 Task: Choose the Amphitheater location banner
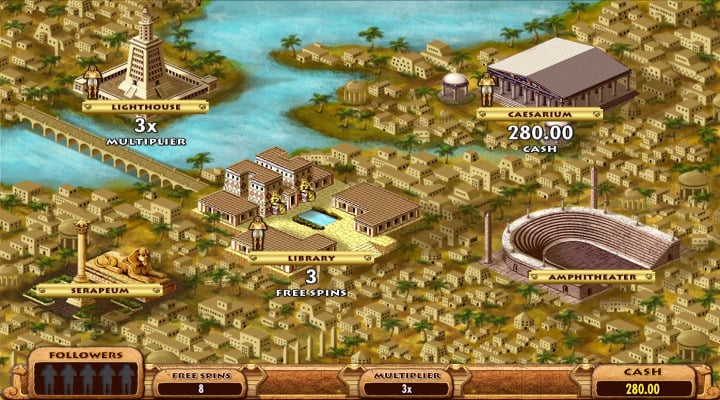(591, 276)
